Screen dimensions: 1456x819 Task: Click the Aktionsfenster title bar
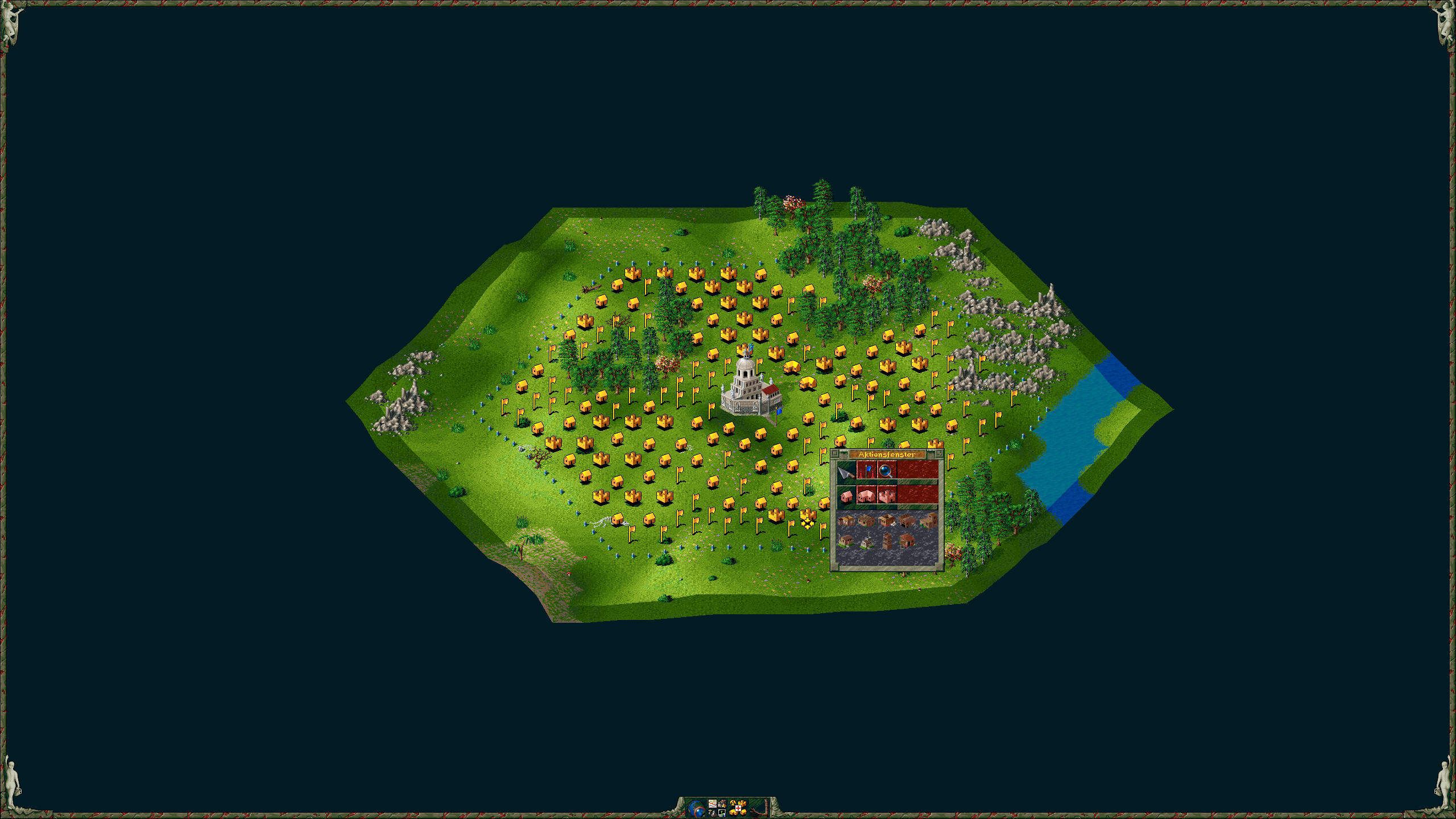[886, 455]
